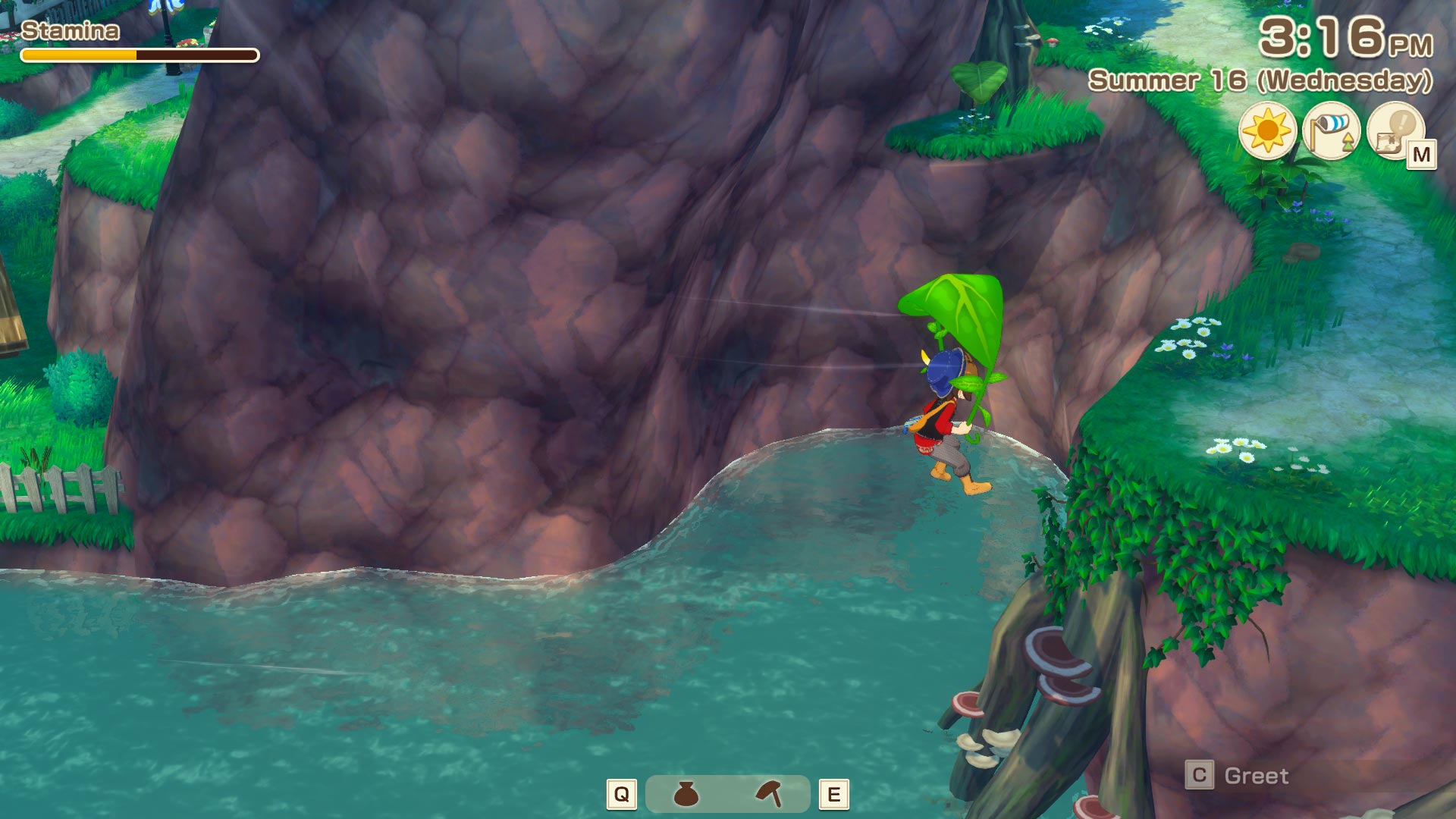Click the windsock wind indicator icon
Image resolution: width=1456 pixels, height=819 pixels.
click(1331, 130)
